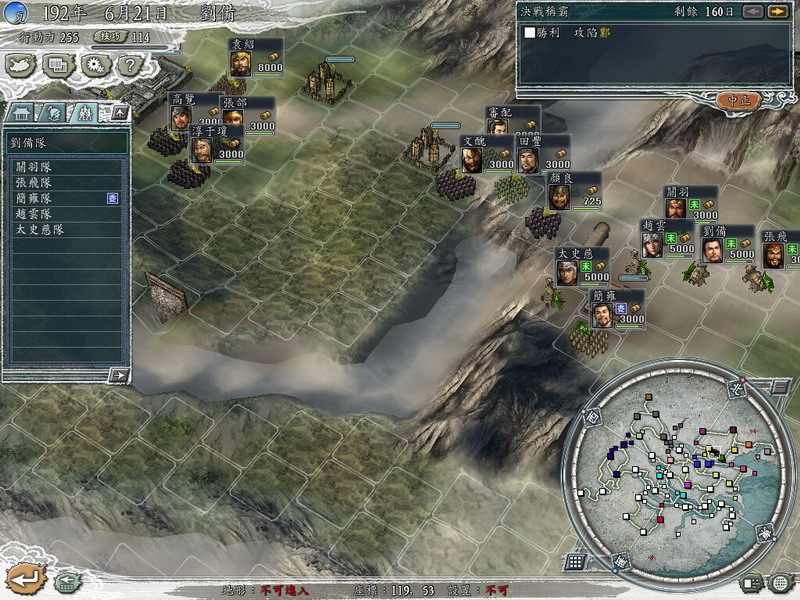Go to next objective with yellow arrow
The image size is (800, 600).
tap(777, 11)
